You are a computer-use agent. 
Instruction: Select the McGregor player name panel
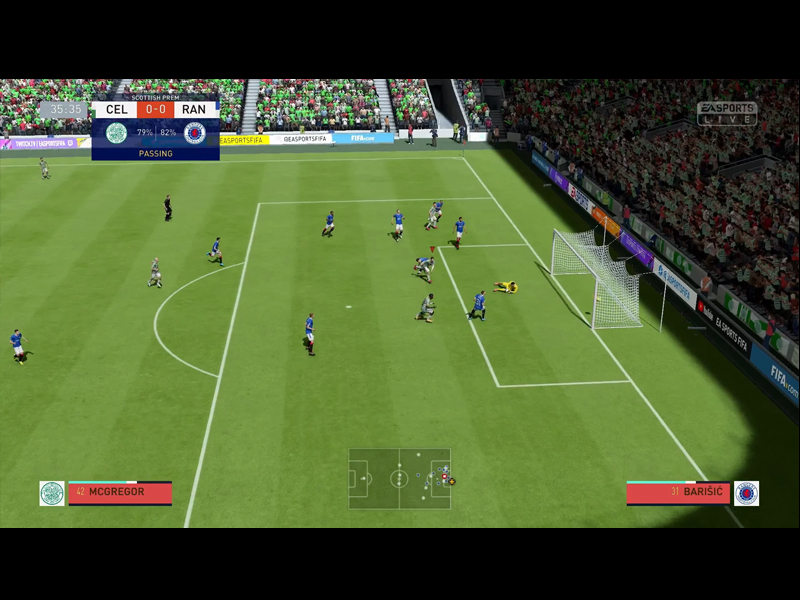[120, 492]
